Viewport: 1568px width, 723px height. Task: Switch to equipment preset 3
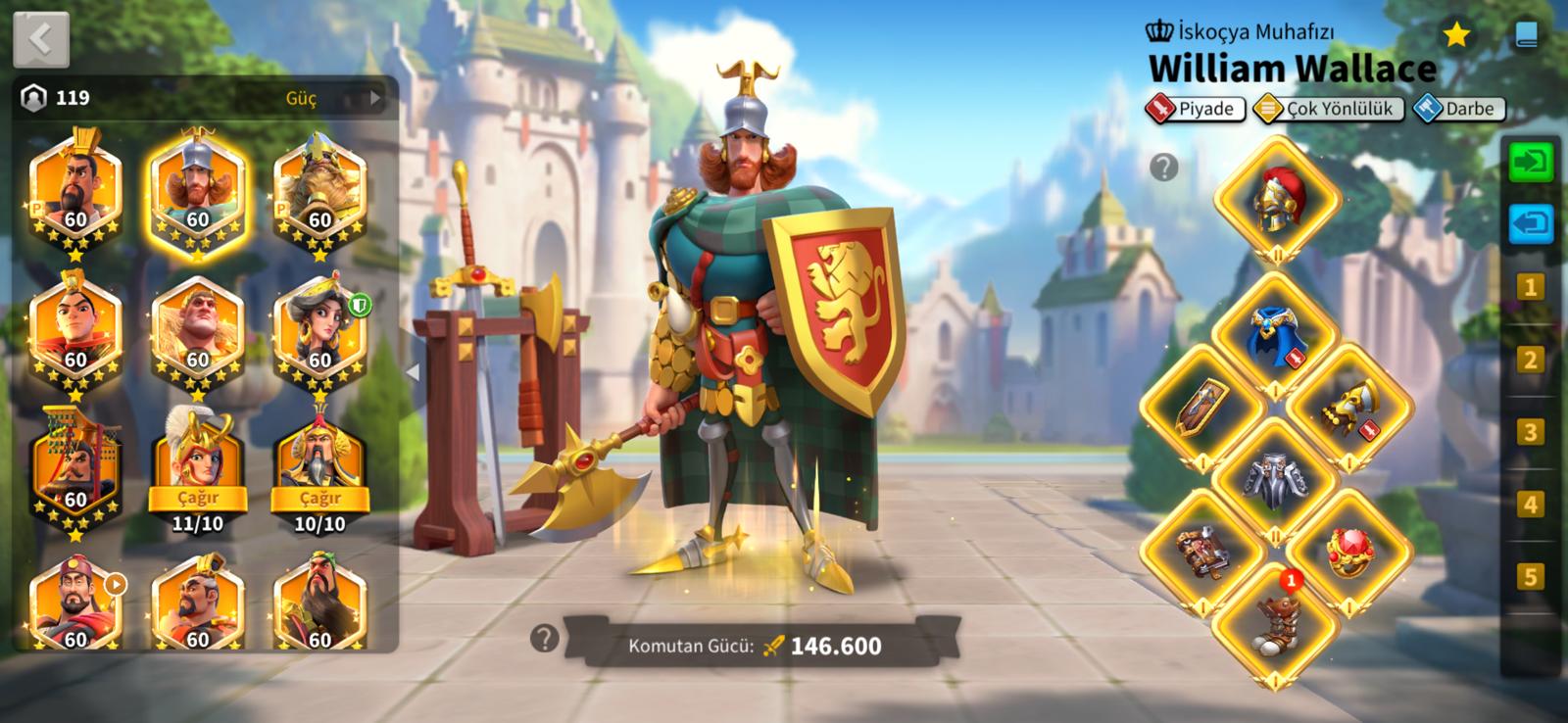pyautogui.click(x=1530, y=432)
